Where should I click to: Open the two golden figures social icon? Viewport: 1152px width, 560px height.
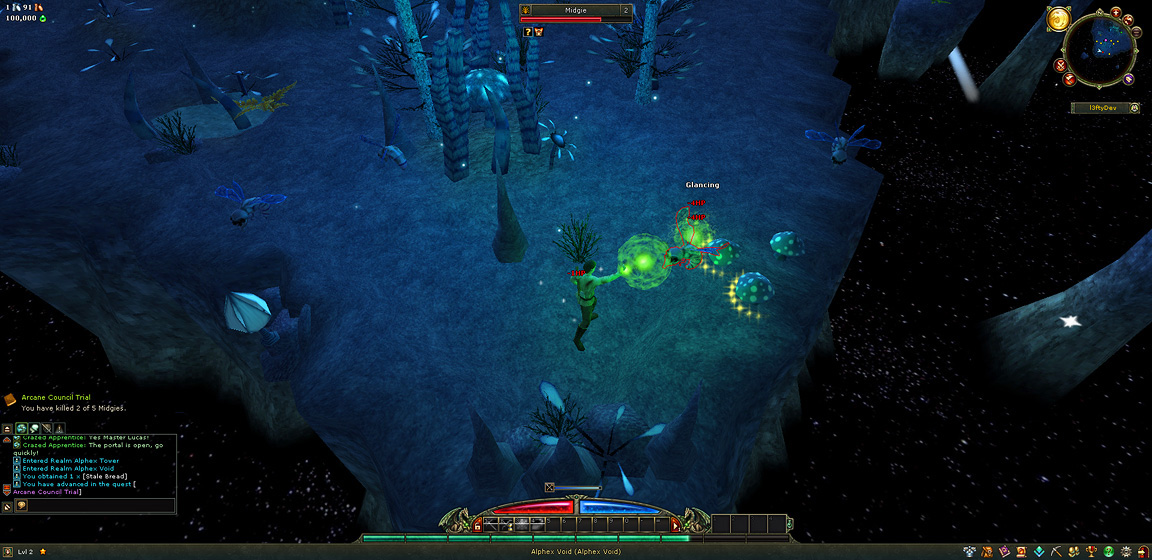(x=1074, y=552)
